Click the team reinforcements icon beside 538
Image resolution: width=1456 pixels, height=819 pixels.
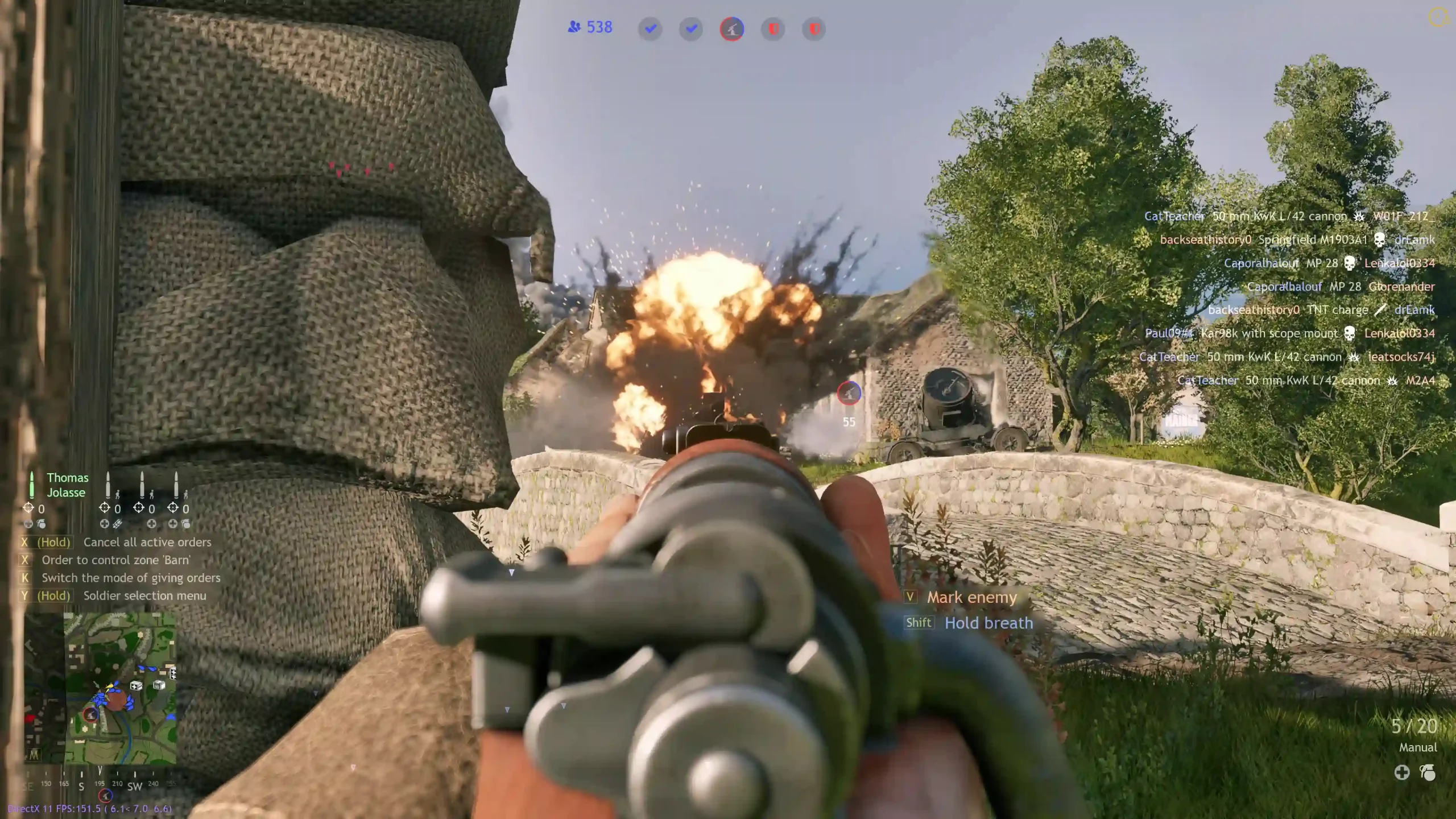pyautogui.click(x=574, y=27)
